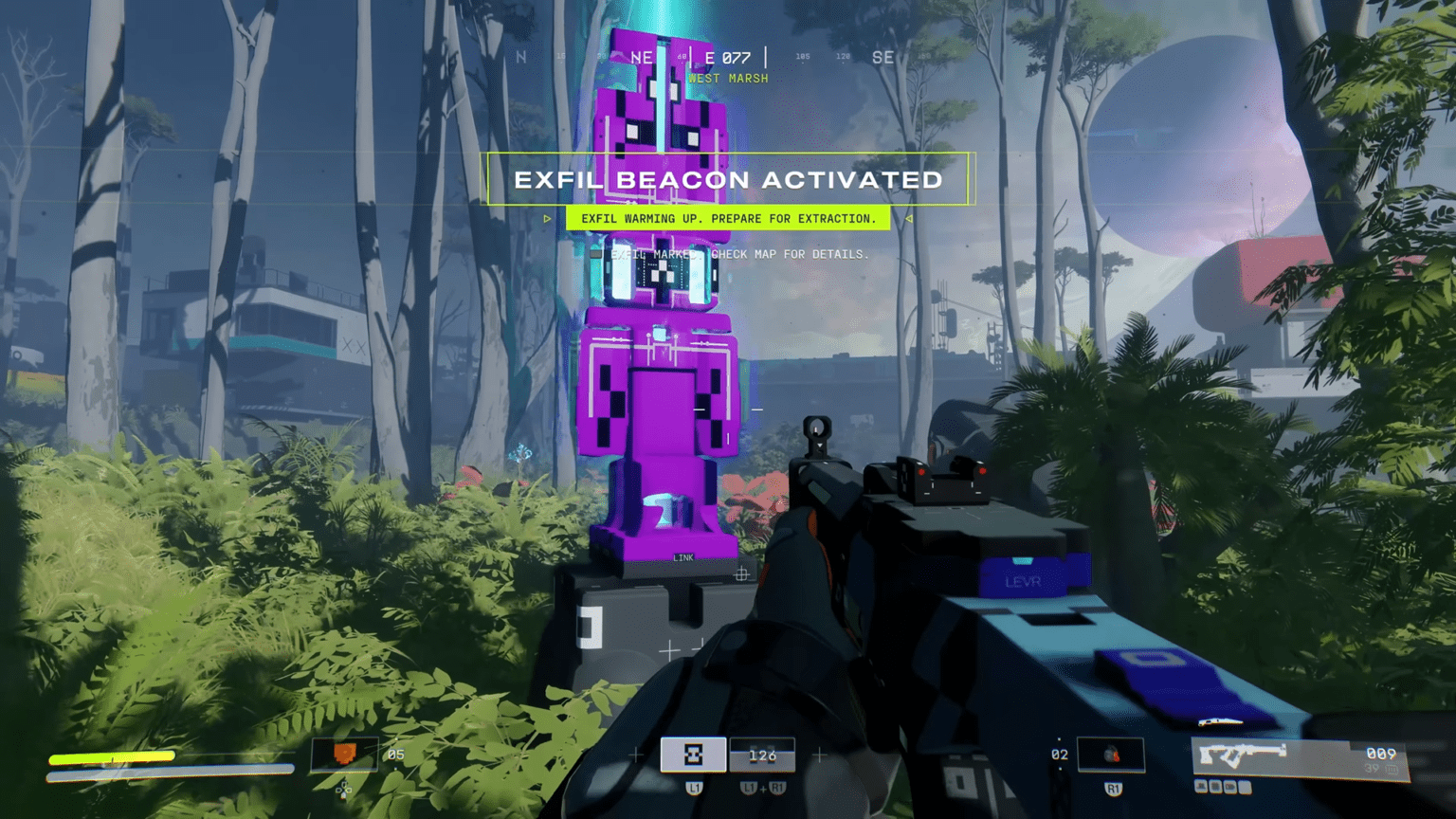Click the left arrow beside the extraction warning
Image resolution: width=1456 pixels, height=819 pixels.
[548, 218]
